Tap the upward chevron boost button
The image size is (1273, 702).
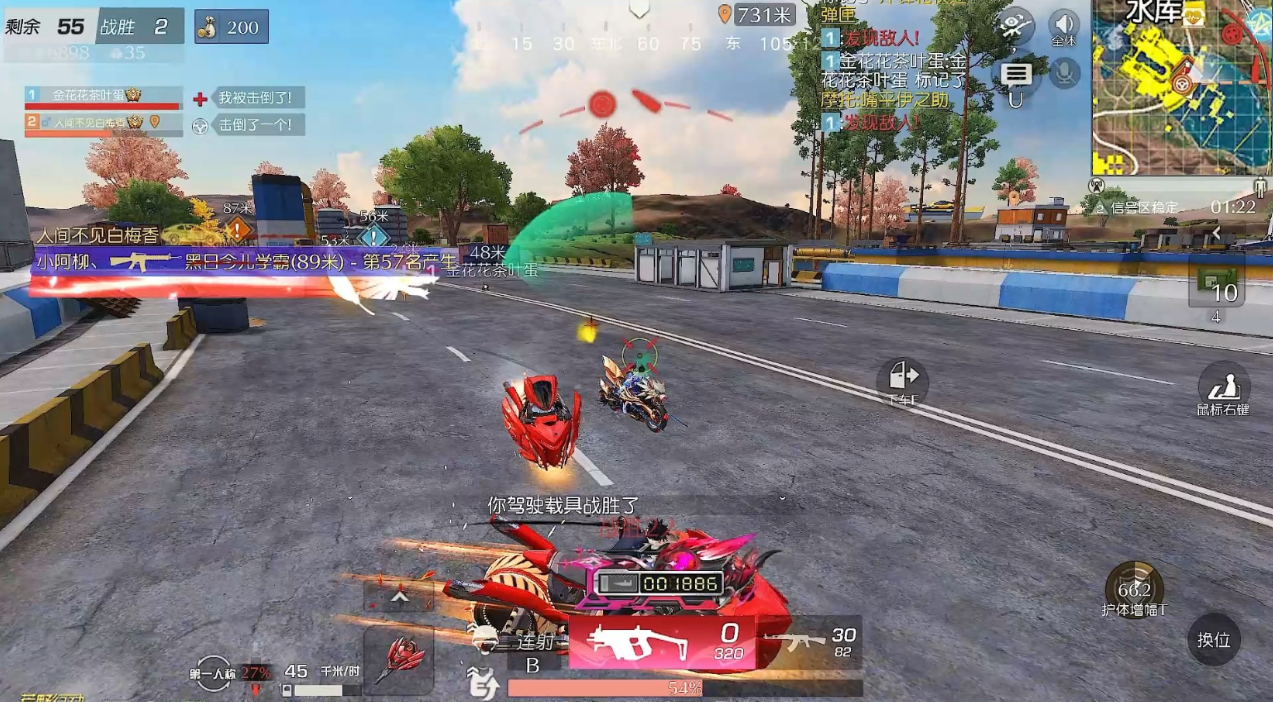tap(398, 597)
